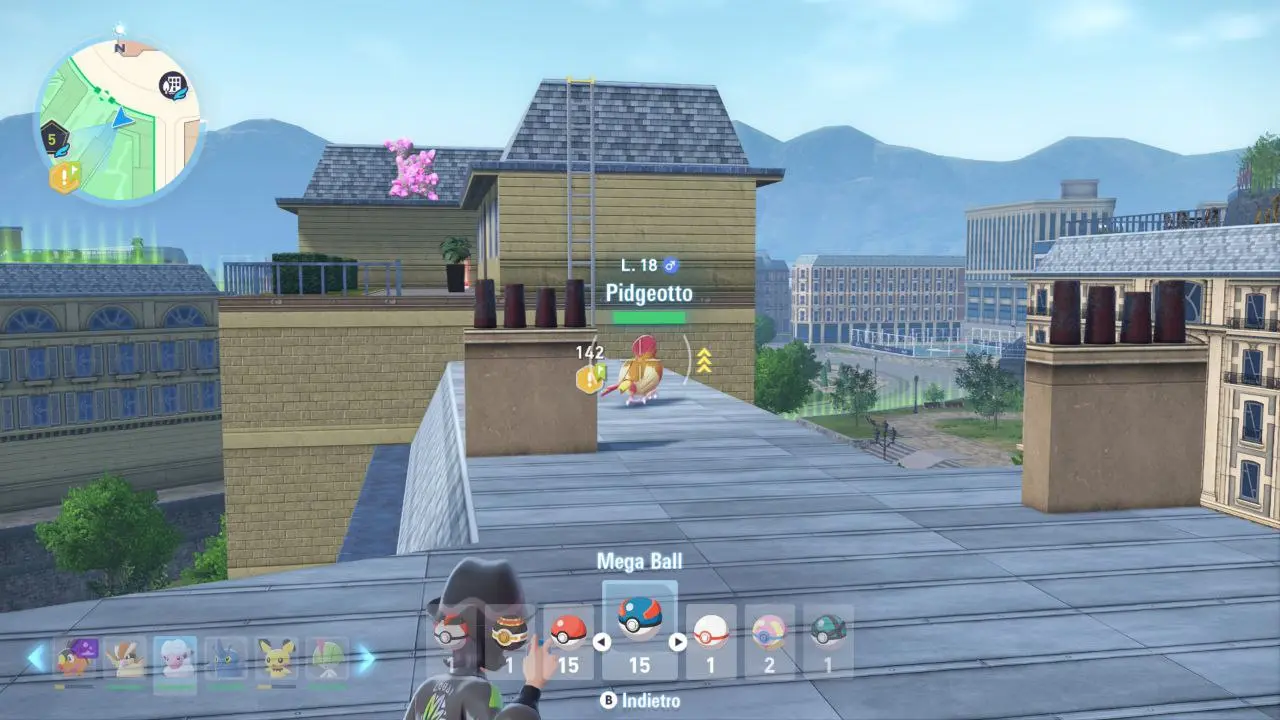
Task: Select the orange exclamation quest marker on minimap
Action: [x=64, y=178]
